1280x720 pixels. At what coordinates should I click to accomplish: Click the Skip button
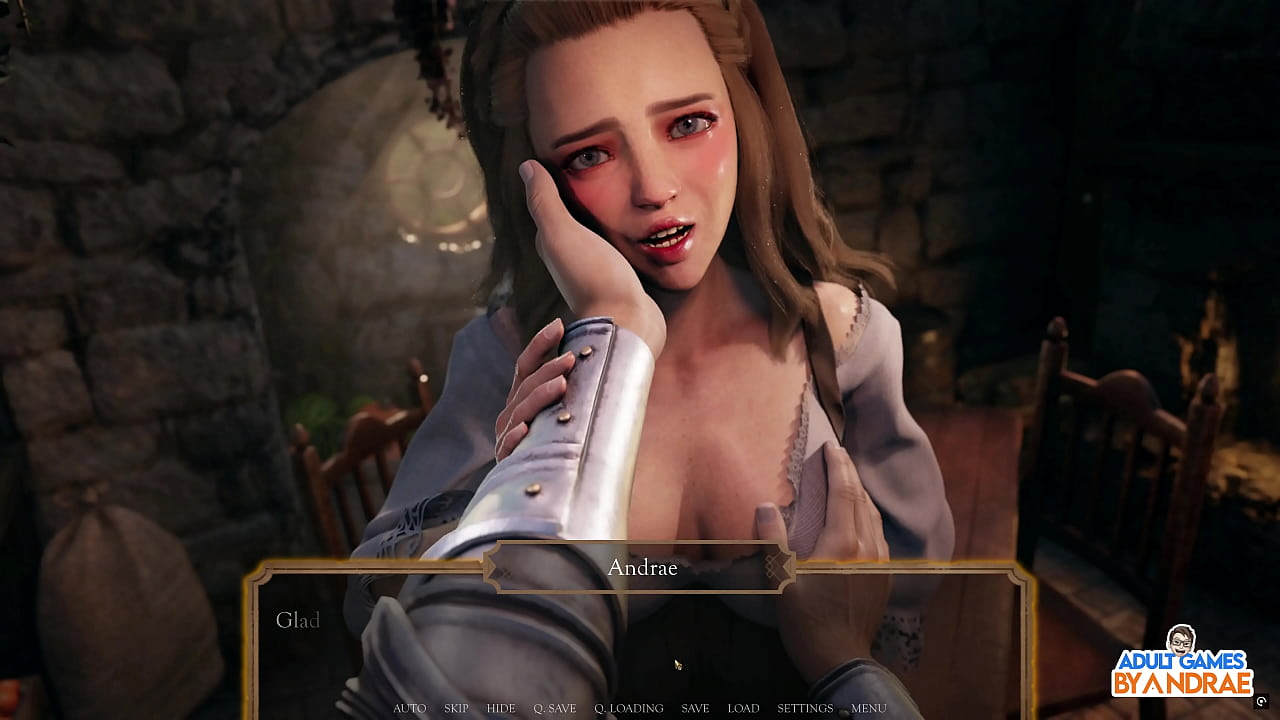tap(456, 708)
